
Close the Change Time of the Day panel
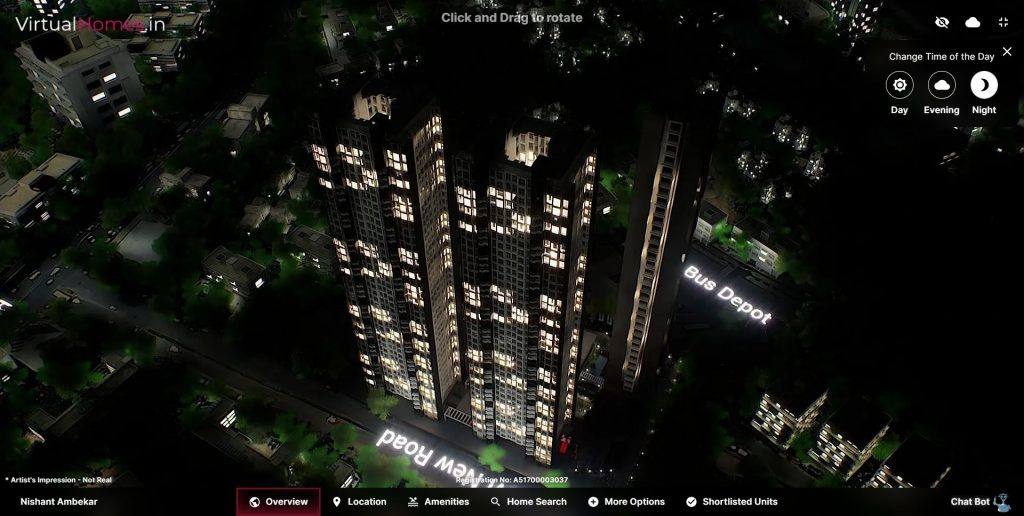tap(1007, 51)
